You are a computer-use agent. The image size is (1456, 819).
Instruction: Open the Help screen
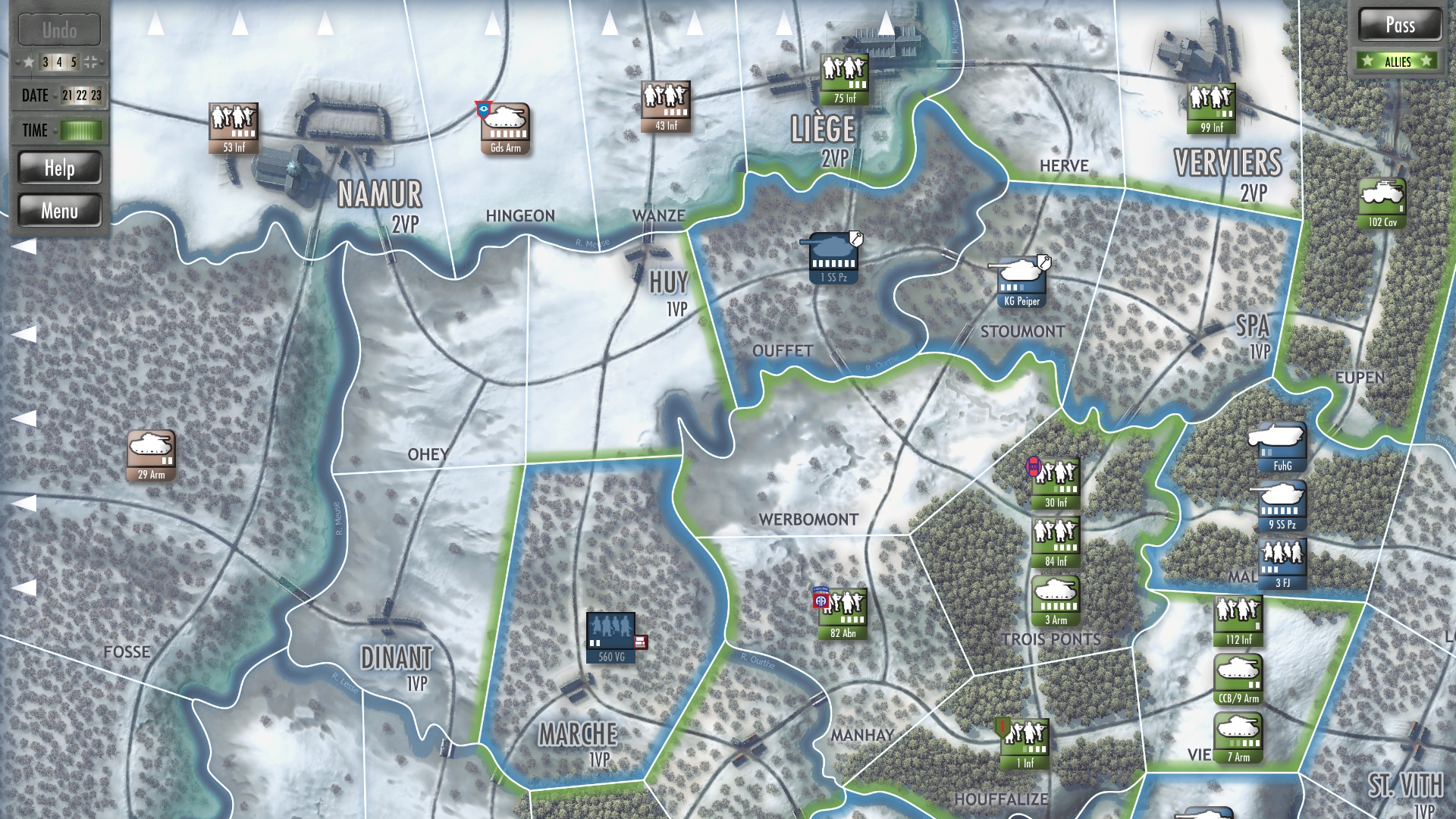61,168
